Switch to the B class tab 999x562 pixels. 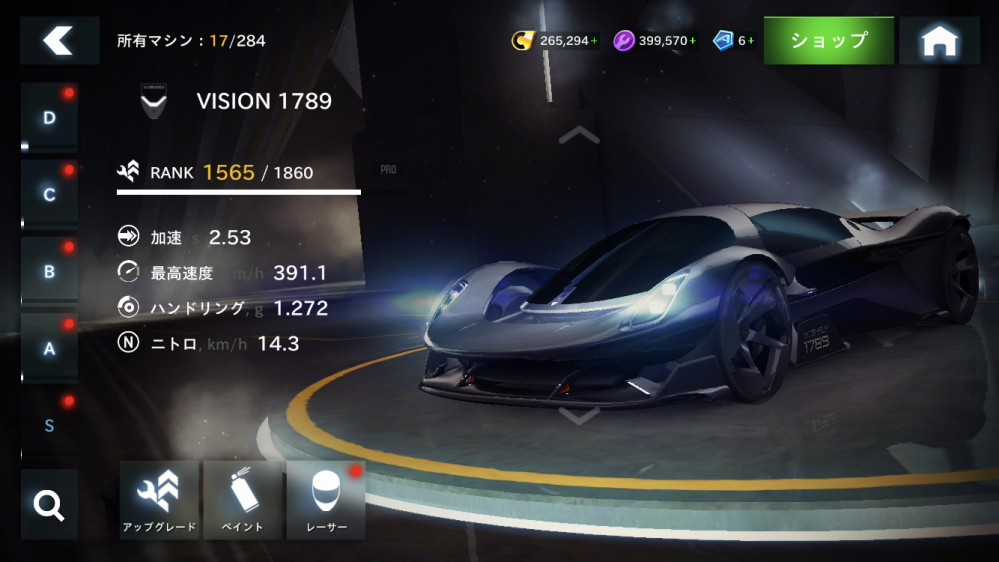(x=49, y=271)
